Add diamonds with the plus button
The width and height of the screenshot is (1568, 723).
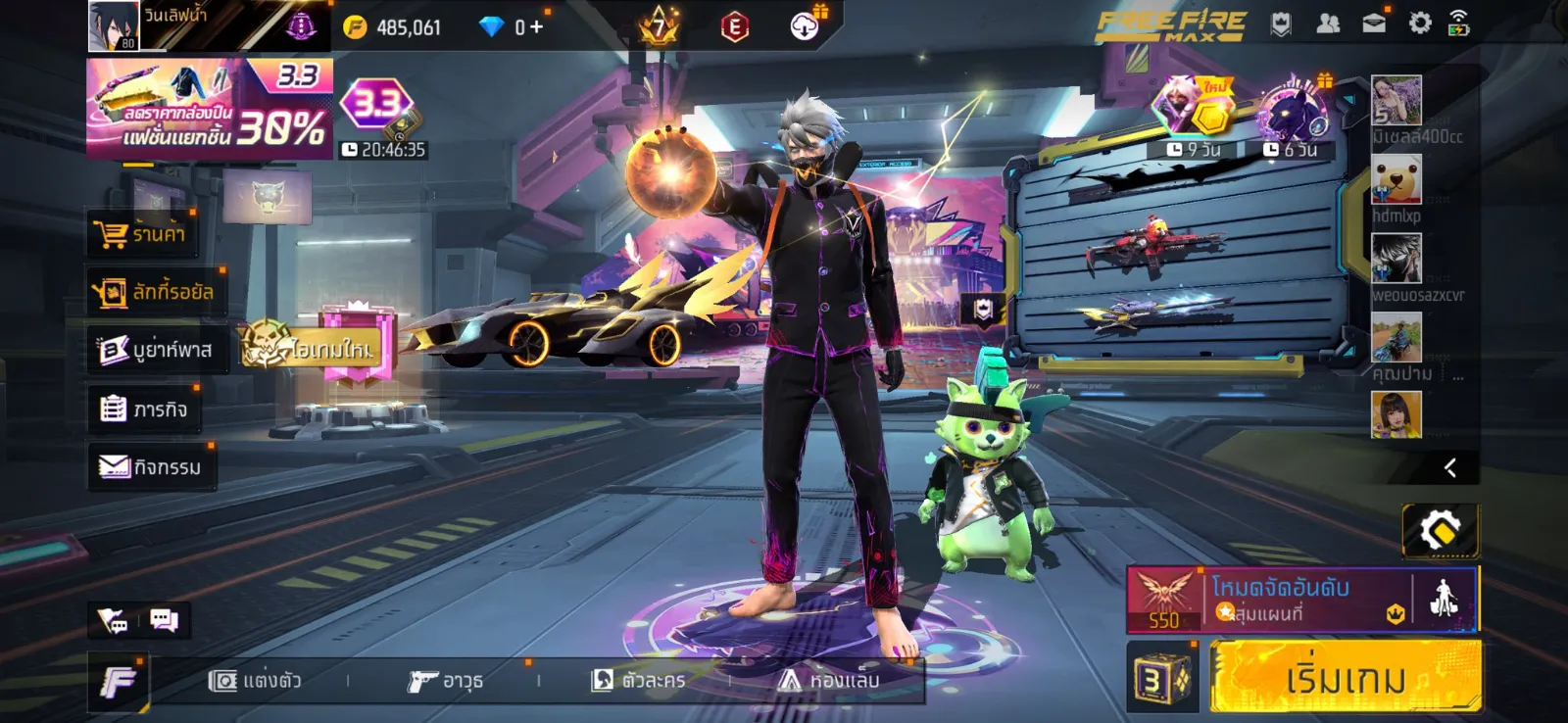tap(536, 27)
